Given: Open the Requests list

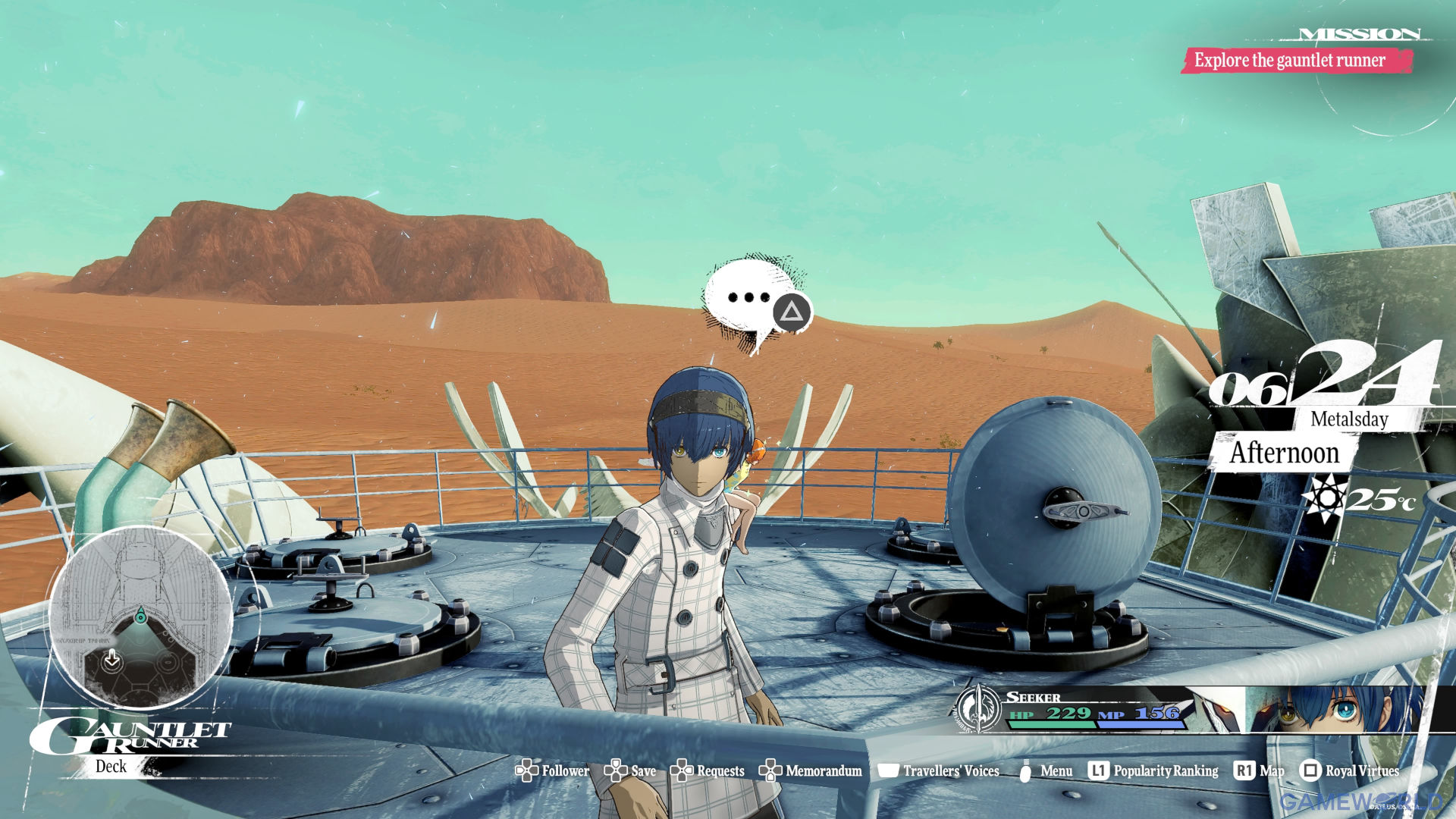Looking at the screenshot, I should (708, 770).
